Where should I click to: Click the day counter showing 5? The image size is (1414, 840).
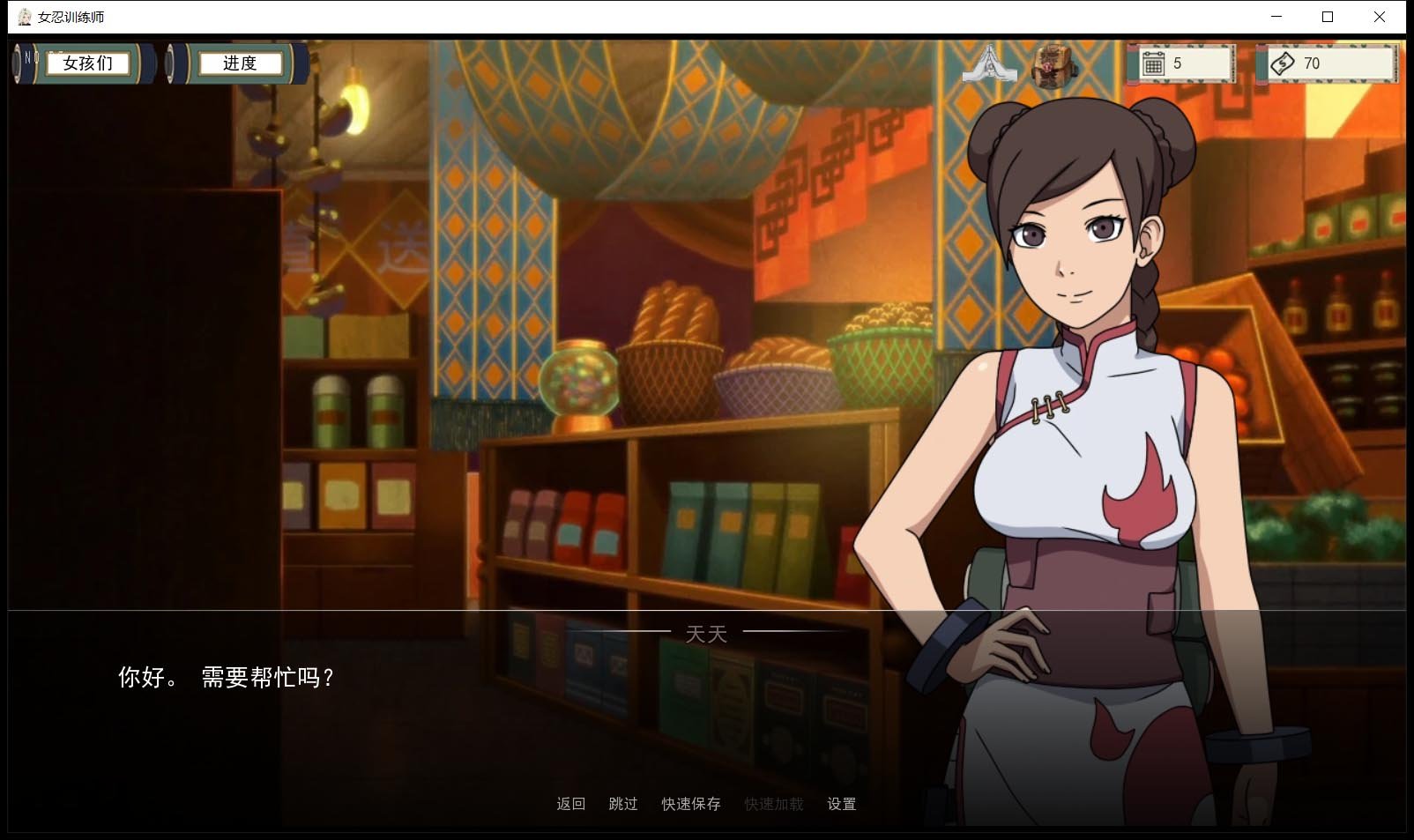pyautogui.click(x=1179, y=63)
